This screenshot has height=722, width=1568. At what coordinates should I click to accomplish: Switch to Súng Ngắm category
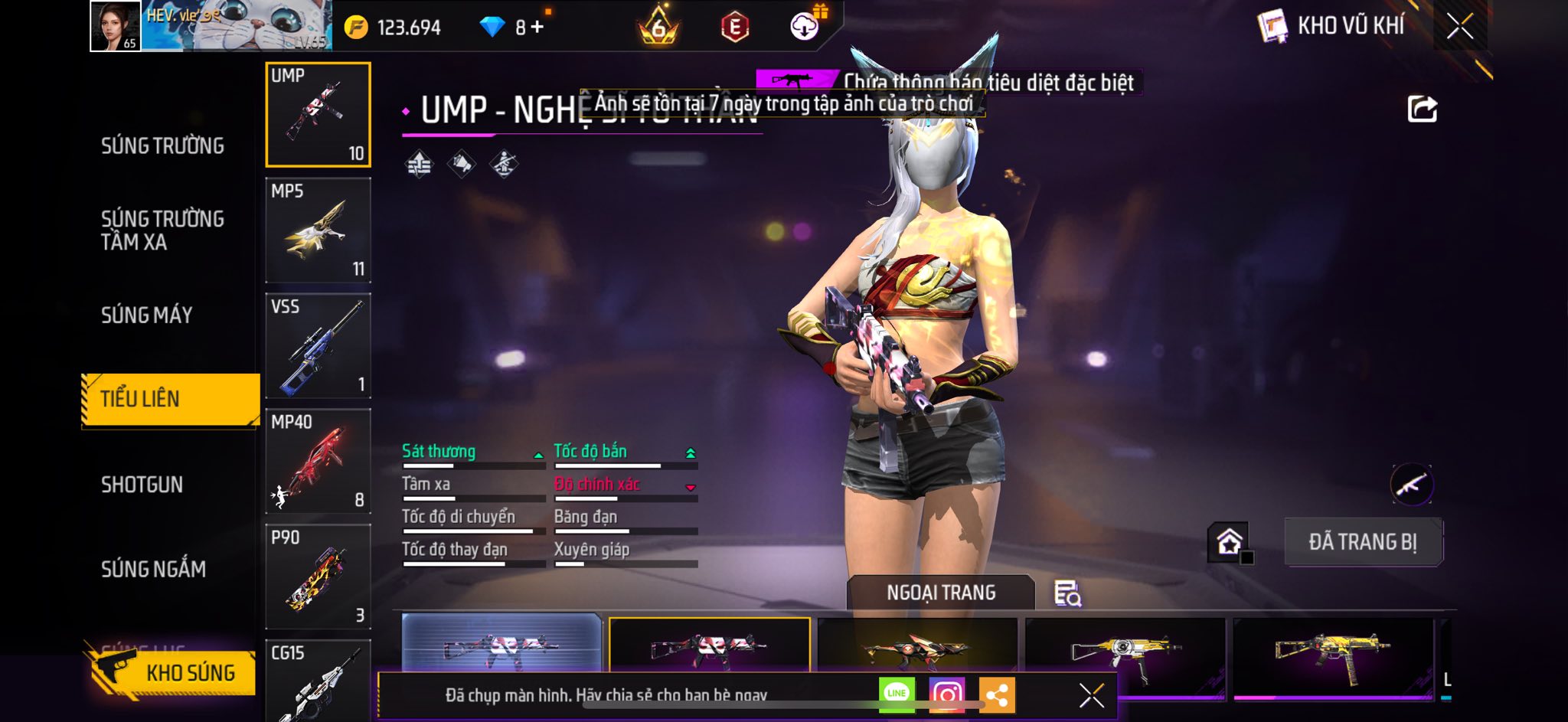click(x=153, y=569)
